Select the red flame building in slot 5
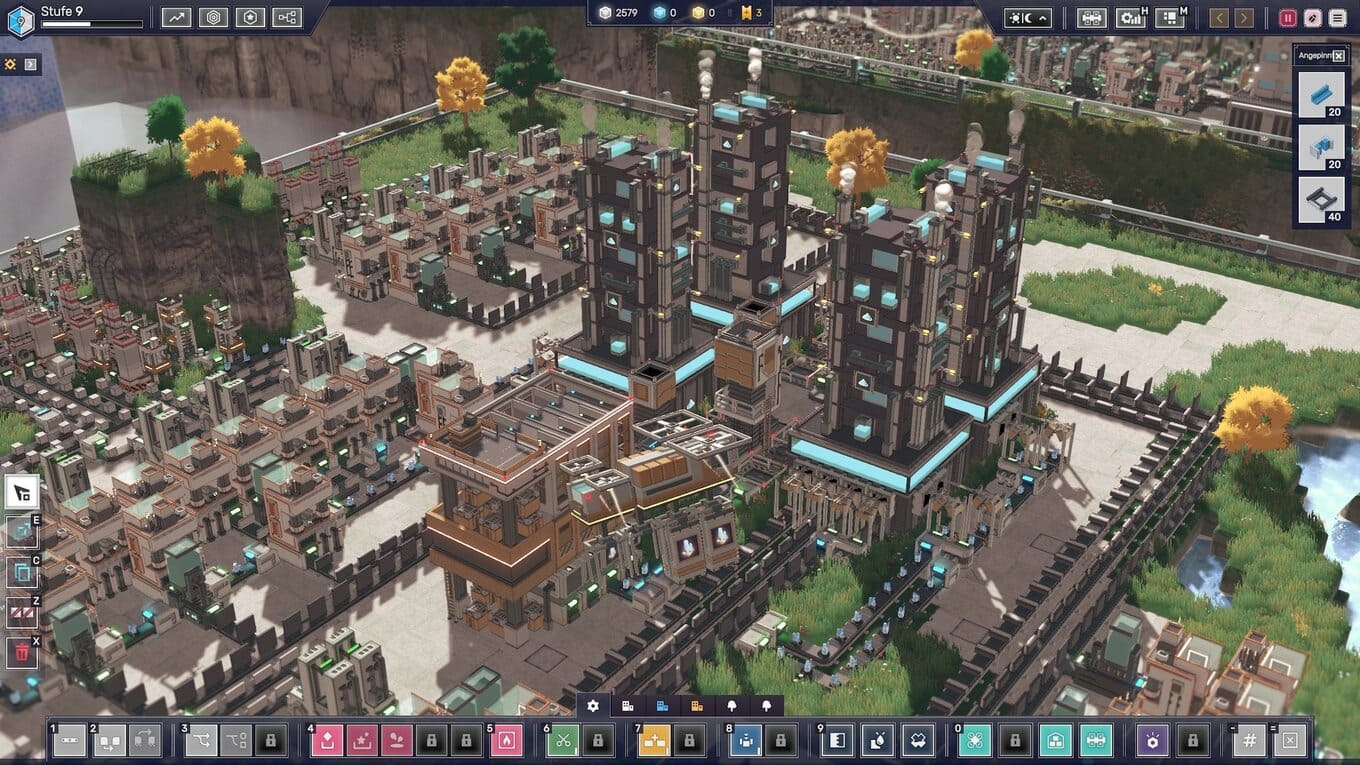The width and height of the screenshot is (1360, 765). (x=506, y=741)
